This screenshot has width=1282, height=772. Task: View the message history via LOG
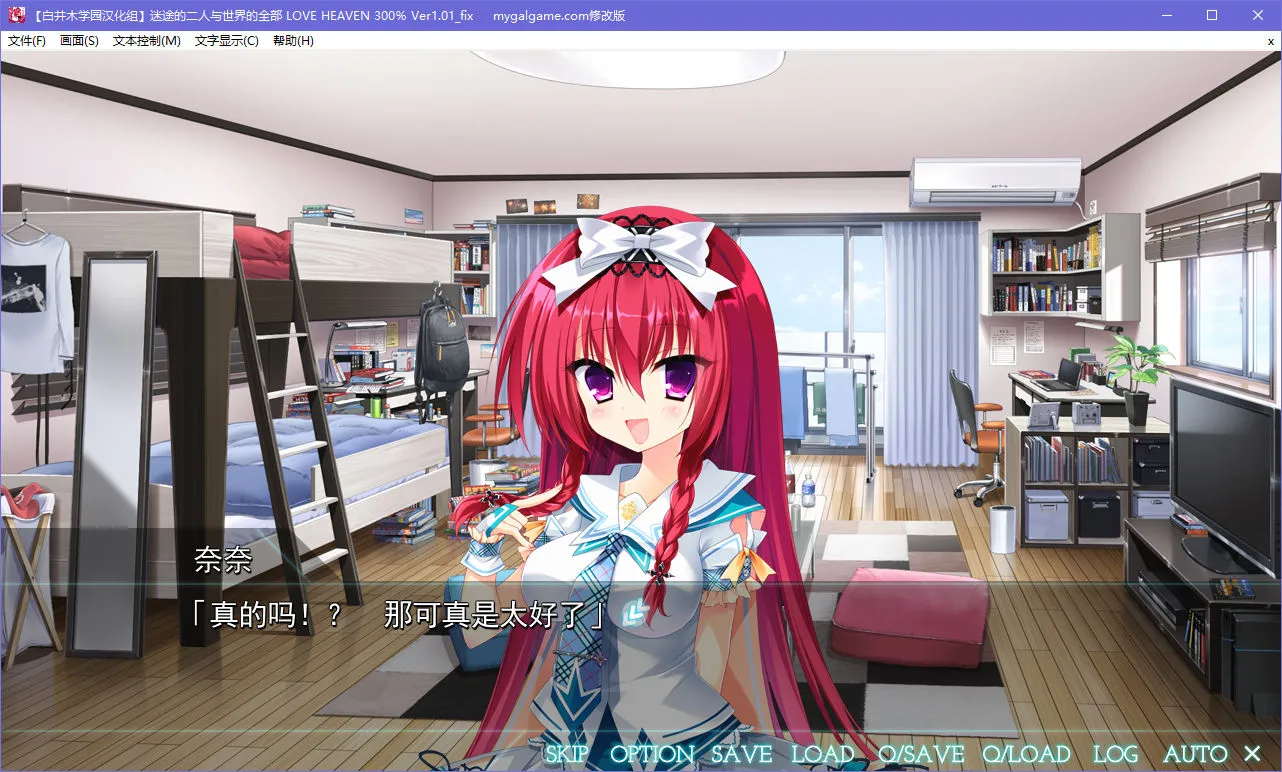click(x=1114, y=753)
